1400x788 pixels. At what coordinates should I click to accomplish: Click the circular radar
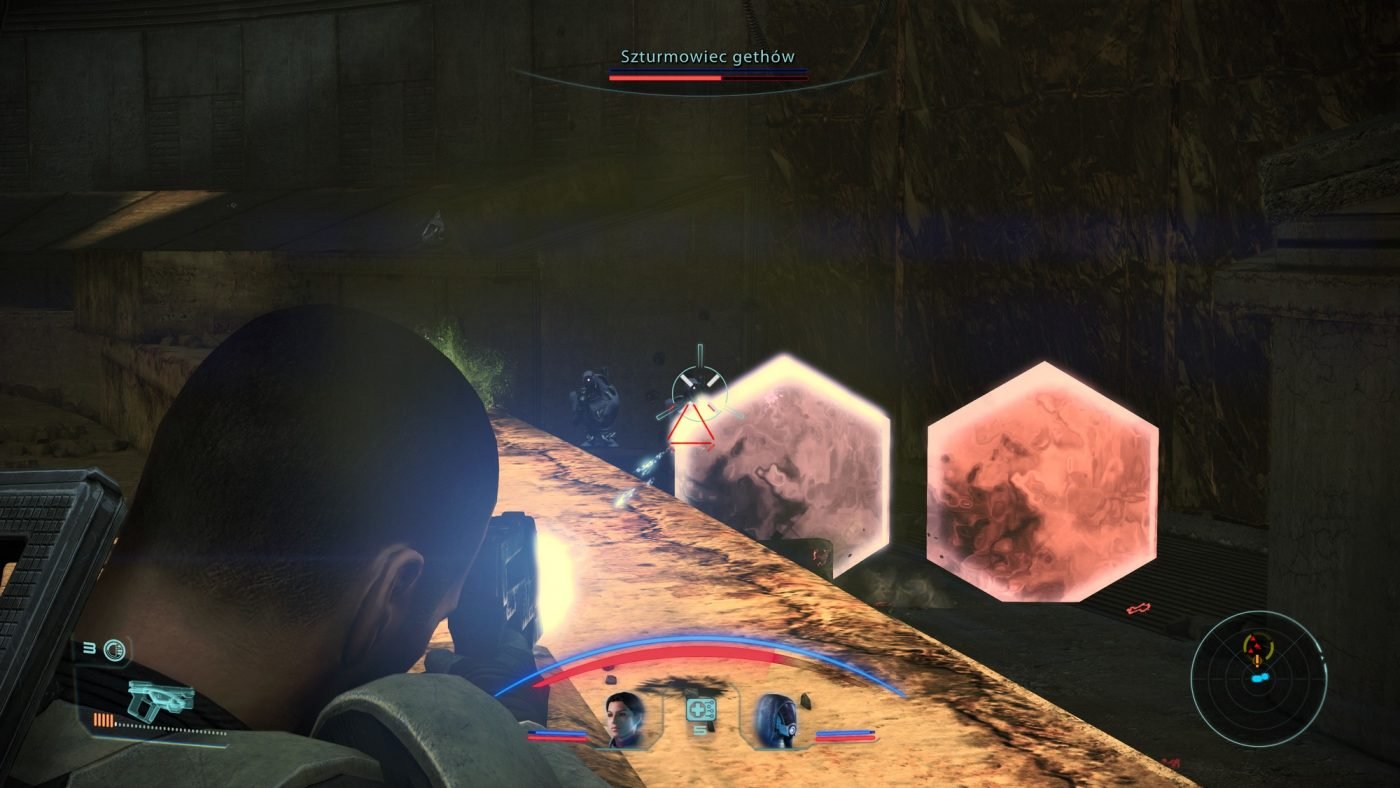pyautogui.click(x=1258, y=678)
